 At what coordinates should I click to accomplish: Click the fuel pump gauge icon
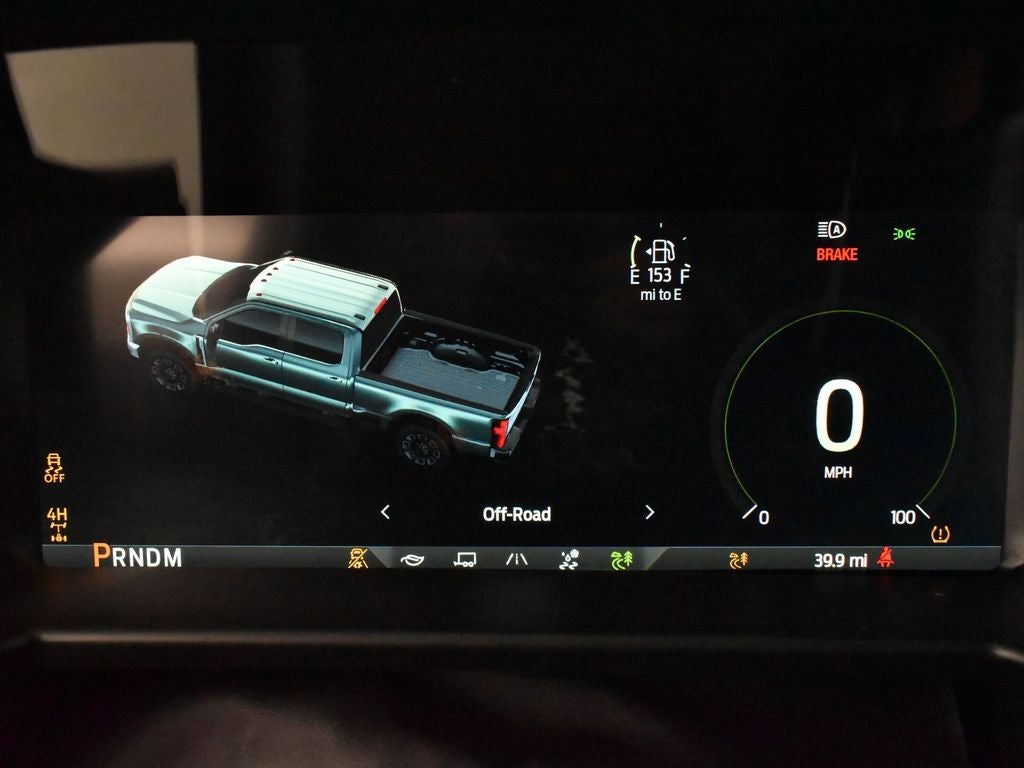click(661, 251)
